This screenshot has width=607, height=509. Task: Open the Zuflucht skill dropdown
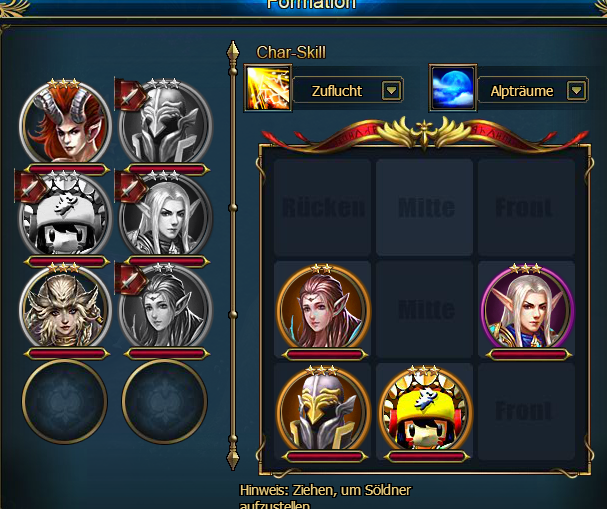click(x=391, y=91)
